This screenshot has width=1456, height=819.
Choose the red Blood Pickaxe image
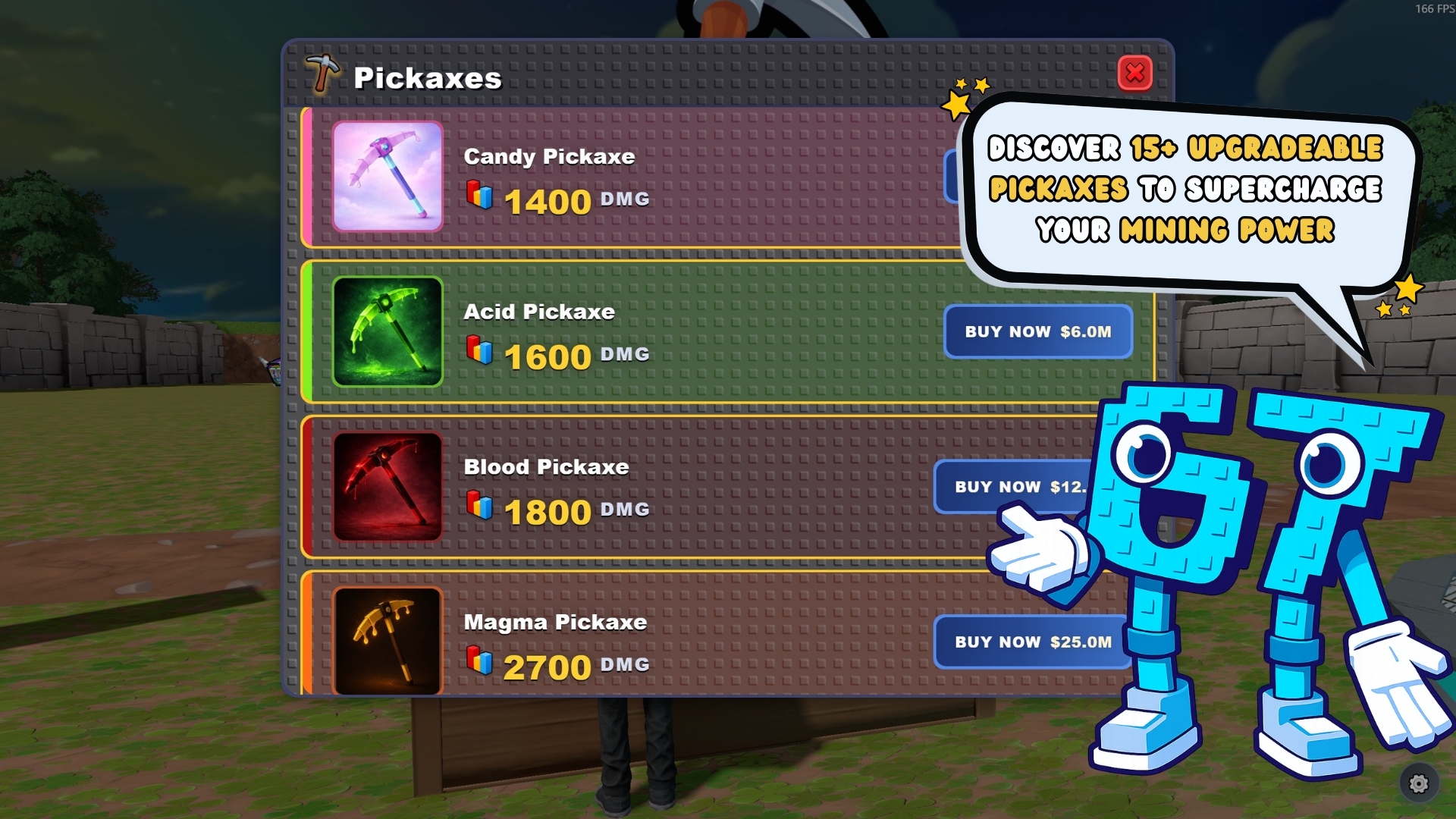pyautogui.click(x=388, y=487)
